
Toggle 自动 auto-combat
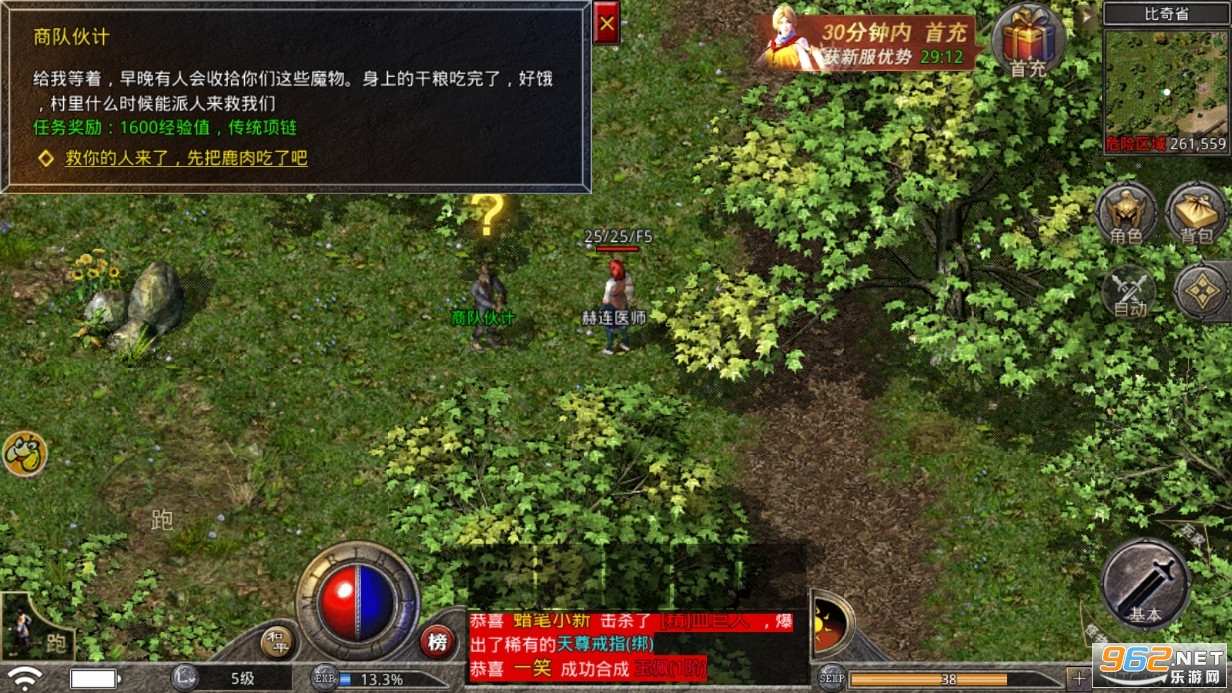[x=1128, y=294]
